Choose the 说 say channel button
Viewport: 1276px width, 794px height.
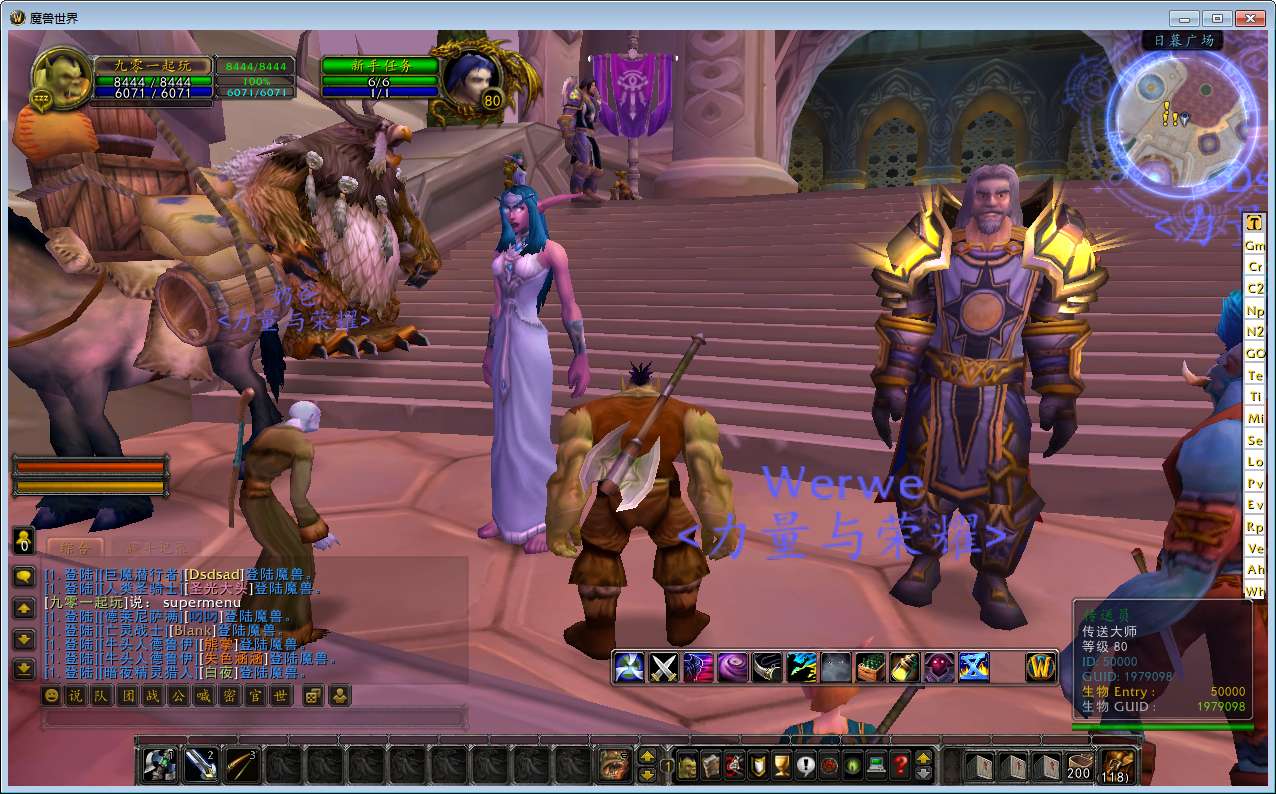(x=76, y=695)
